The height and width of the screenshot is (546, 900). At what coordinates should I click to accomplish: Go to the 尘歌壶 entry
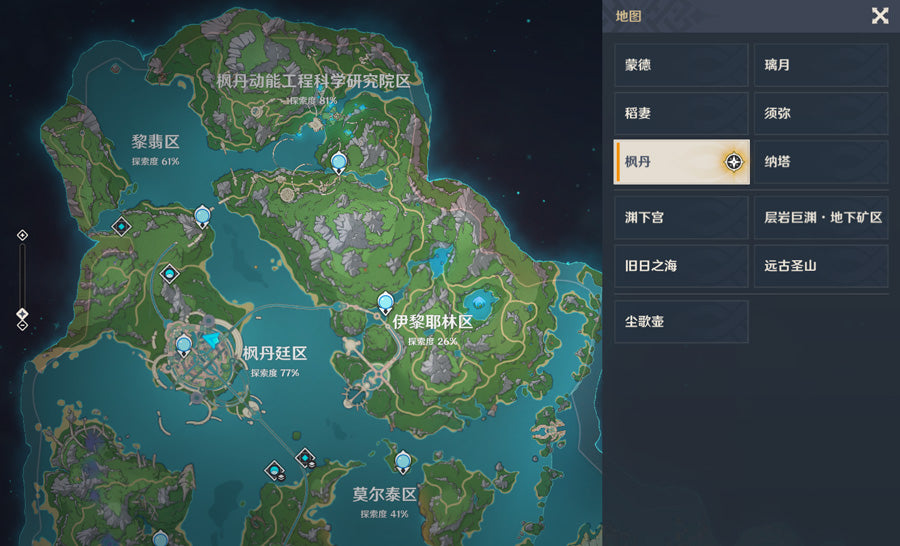(681, 322)
